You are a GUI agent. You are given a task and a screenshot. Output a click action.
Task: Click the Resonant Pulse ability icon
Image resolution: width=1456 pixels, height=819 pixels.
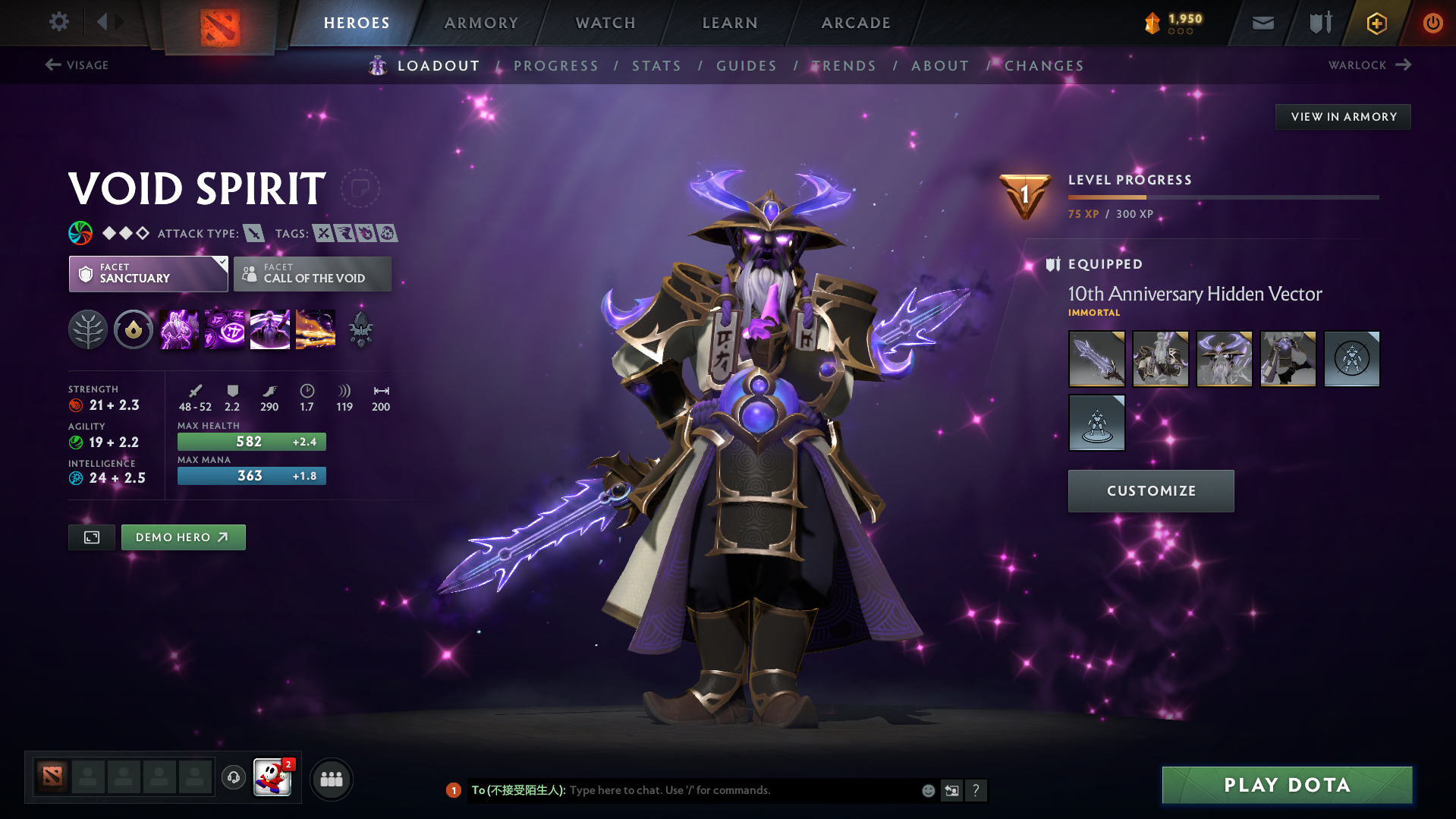[x=269, y=329]
